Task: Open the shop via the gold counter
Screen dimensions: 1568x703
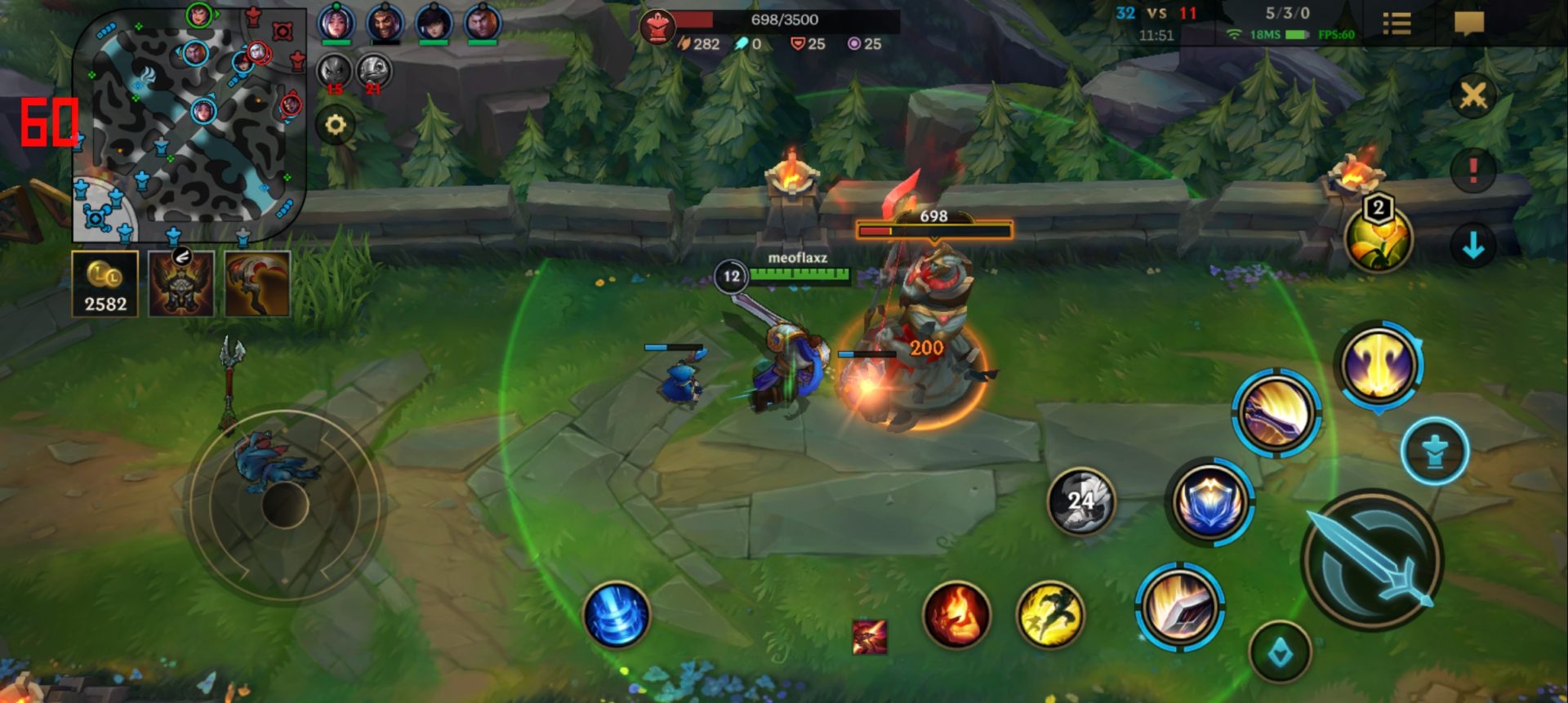Action: 105,285
